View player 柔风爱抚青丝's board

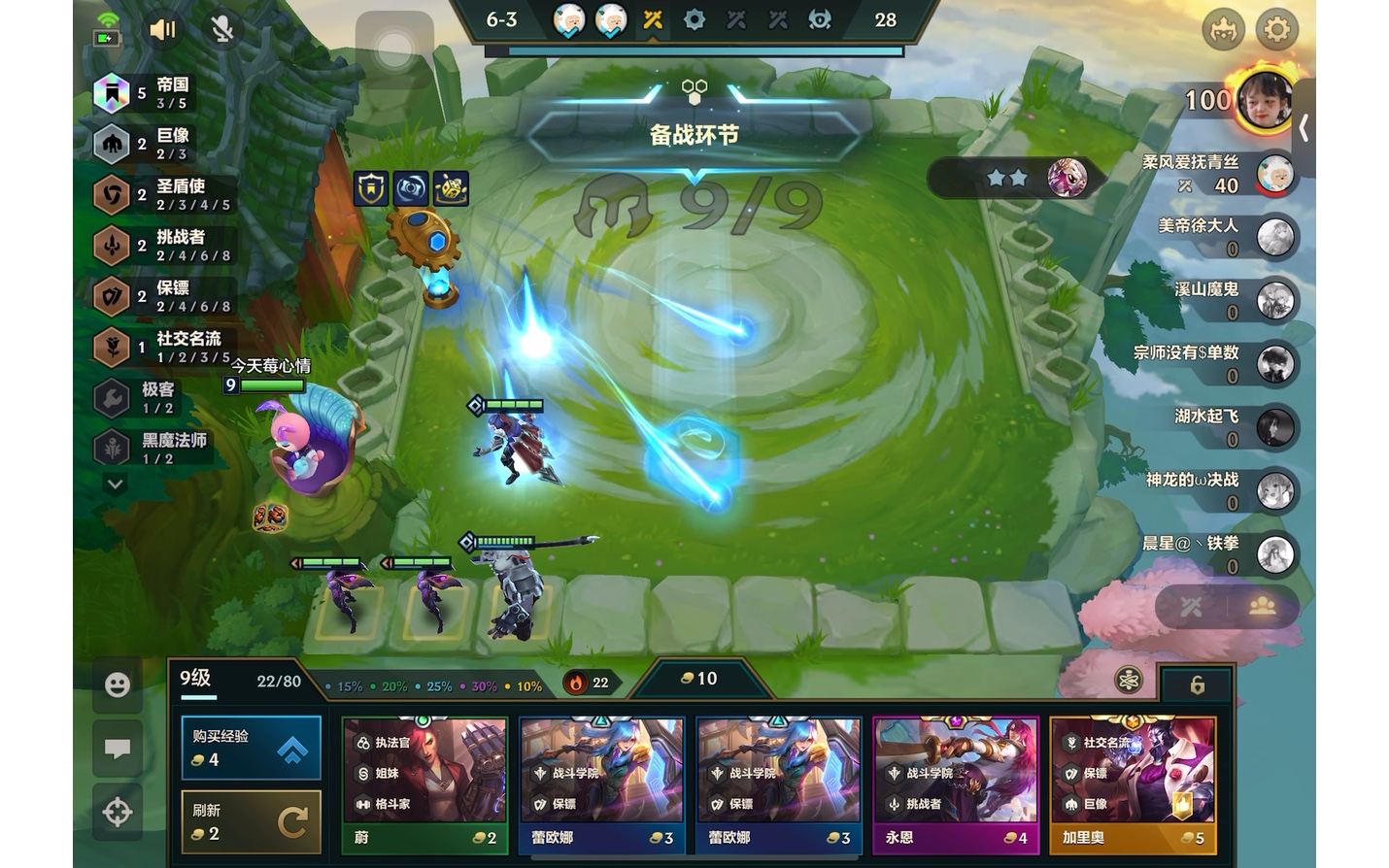click(1273, 175)
